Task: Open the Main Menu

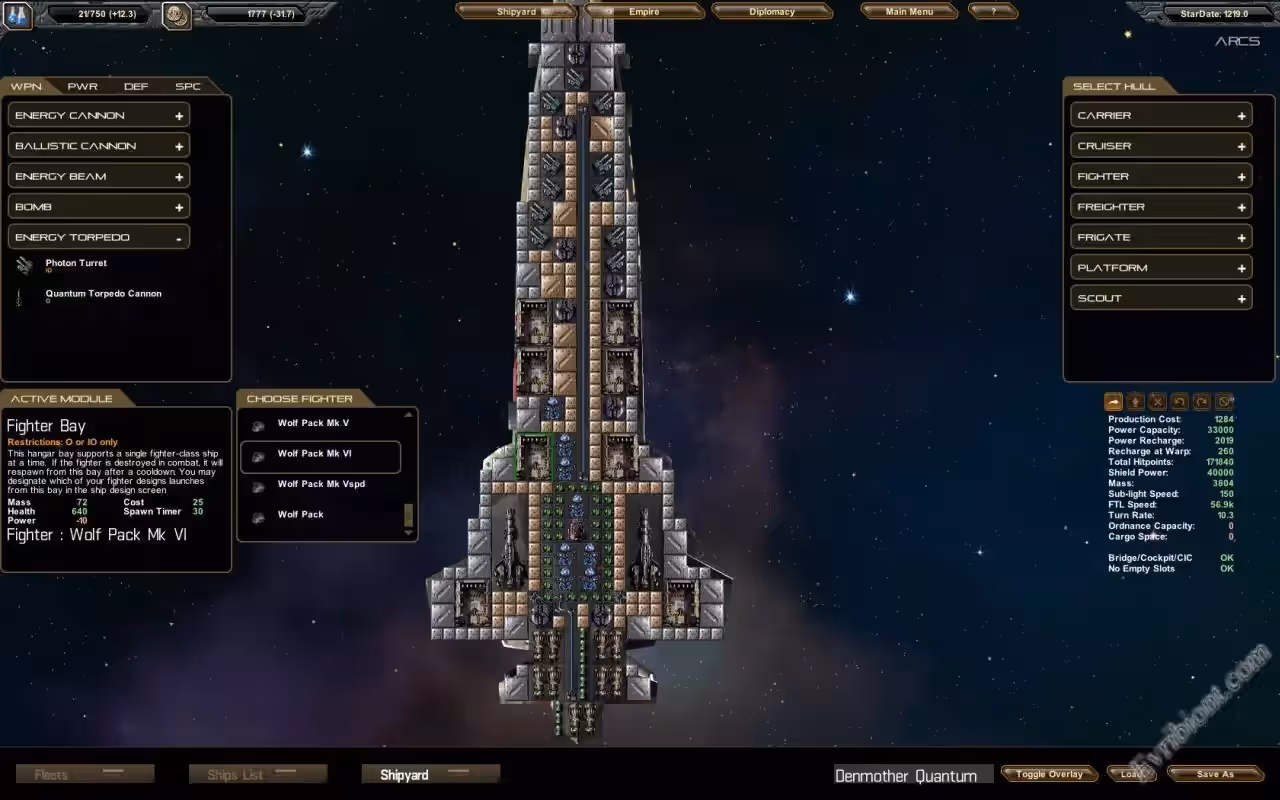Action: (909, 12)
